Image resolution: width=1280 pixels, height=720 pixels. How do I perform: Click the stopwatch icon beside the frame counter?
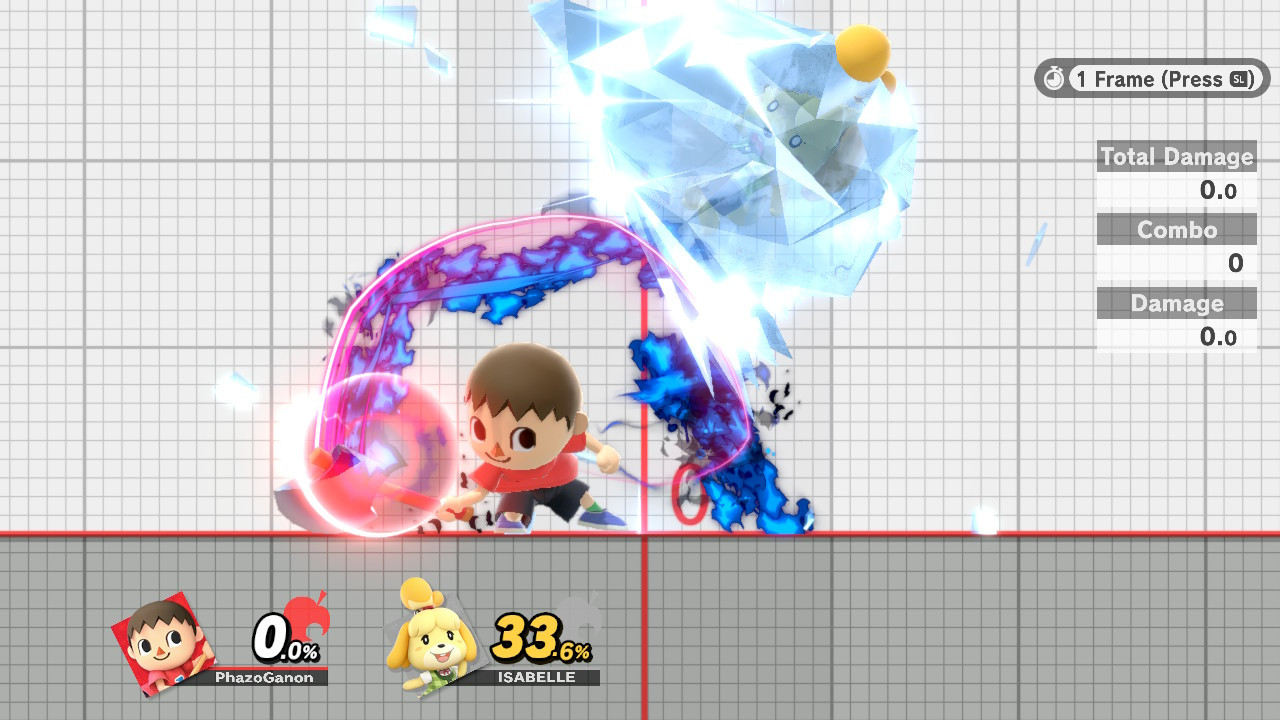pyautogui.click(x=1054, y=78)
